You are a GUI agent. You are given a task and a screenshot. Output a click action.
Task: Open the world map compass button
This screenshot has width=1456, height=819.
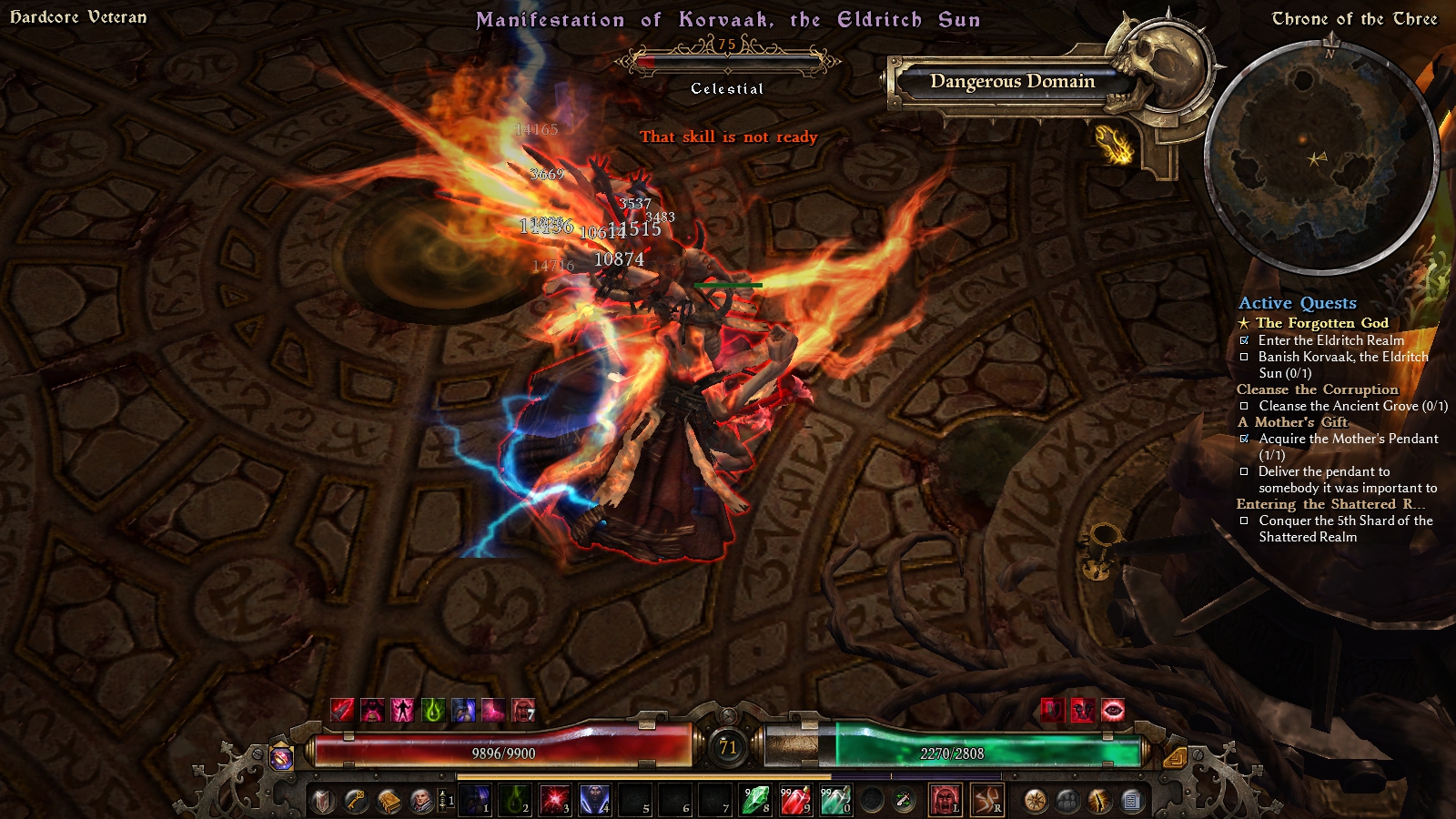point(1035,801)
